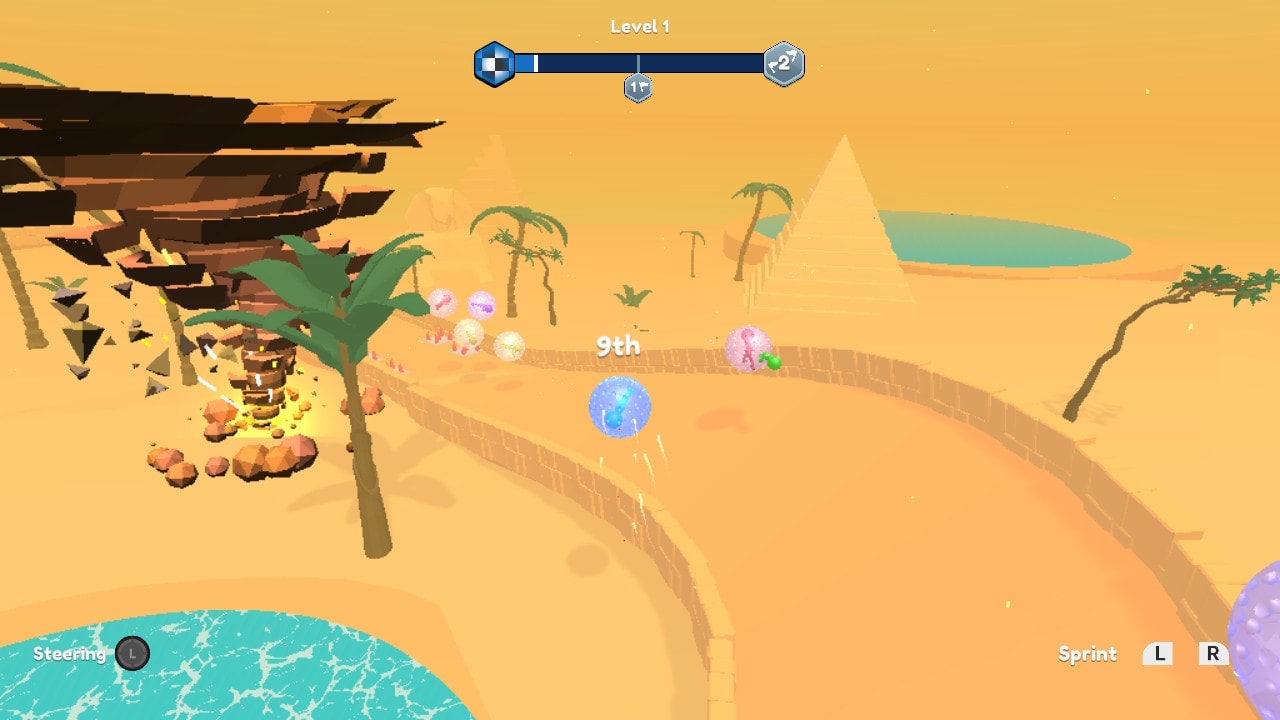
Task: Click the camel badge below the progress bar
Action: [x=637, y=89]
